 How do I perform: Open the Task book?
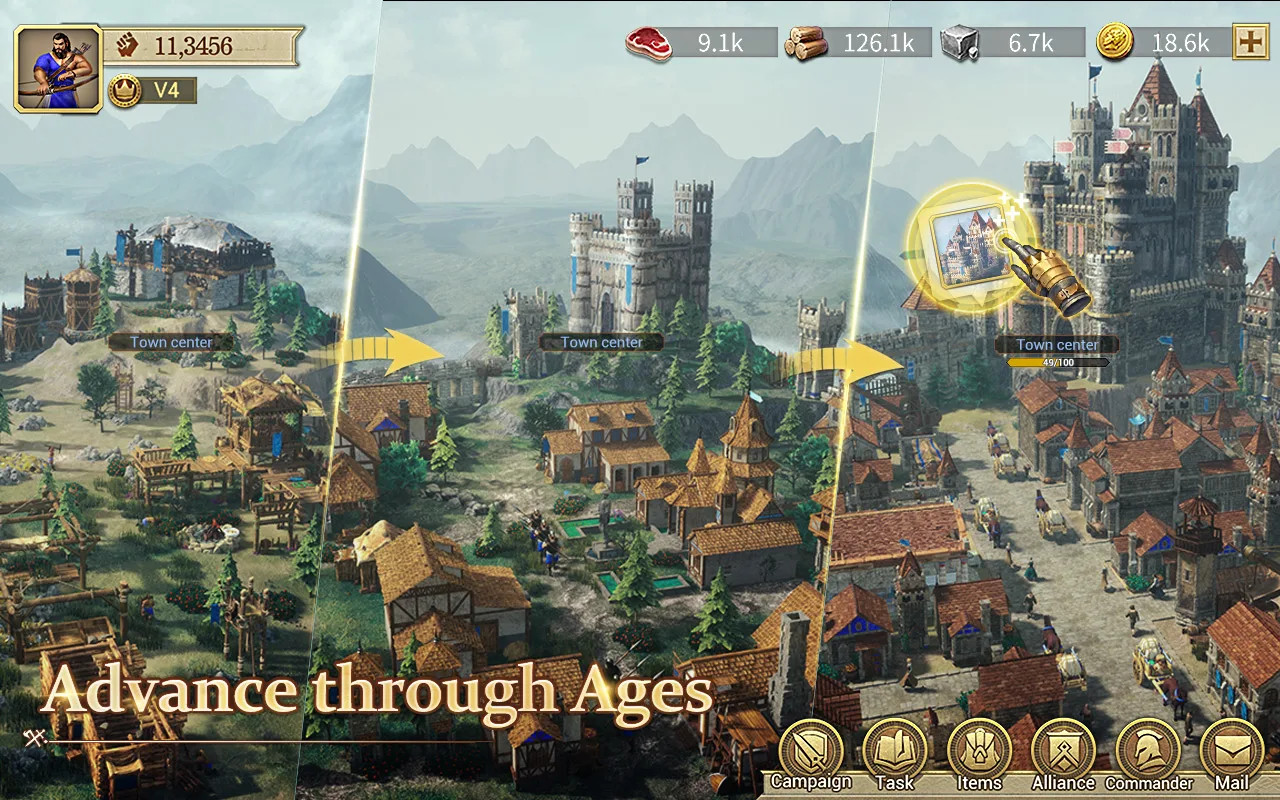click(894, 752)
